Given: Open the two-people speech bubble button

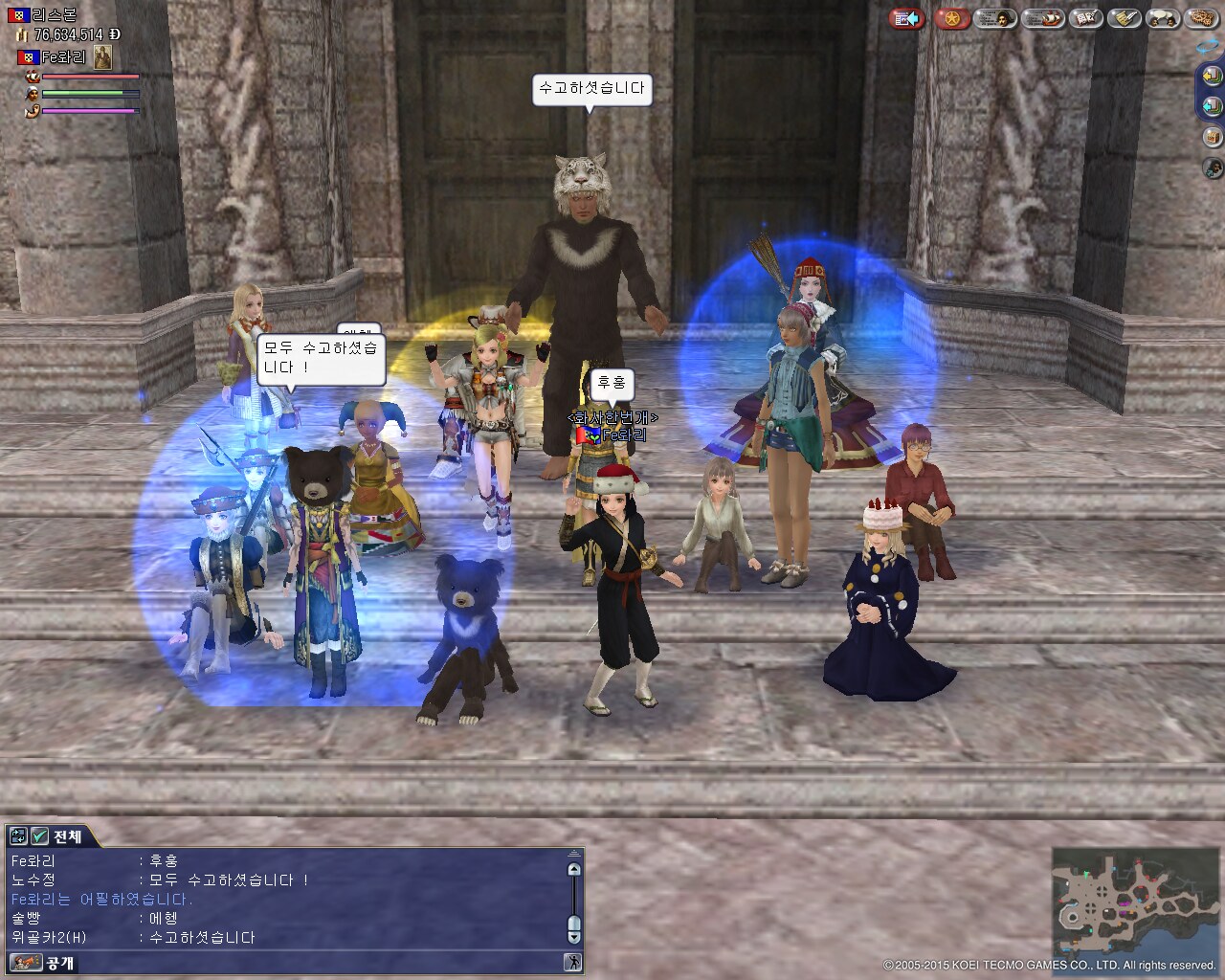Looking at the screenshot, I should pos(1162,18).
